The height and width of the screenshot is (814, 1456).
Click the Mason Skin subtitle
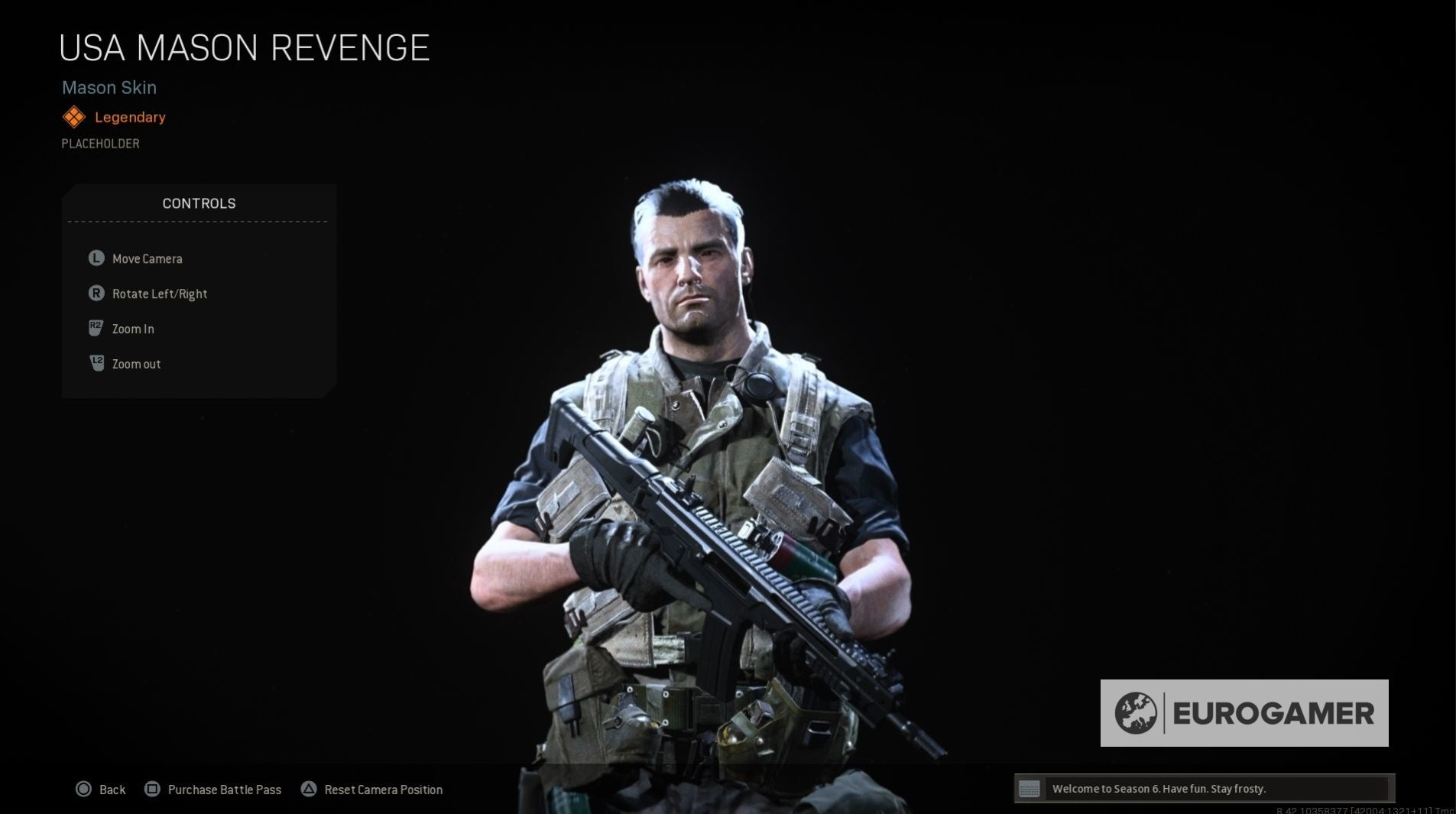tap(109, 87)
